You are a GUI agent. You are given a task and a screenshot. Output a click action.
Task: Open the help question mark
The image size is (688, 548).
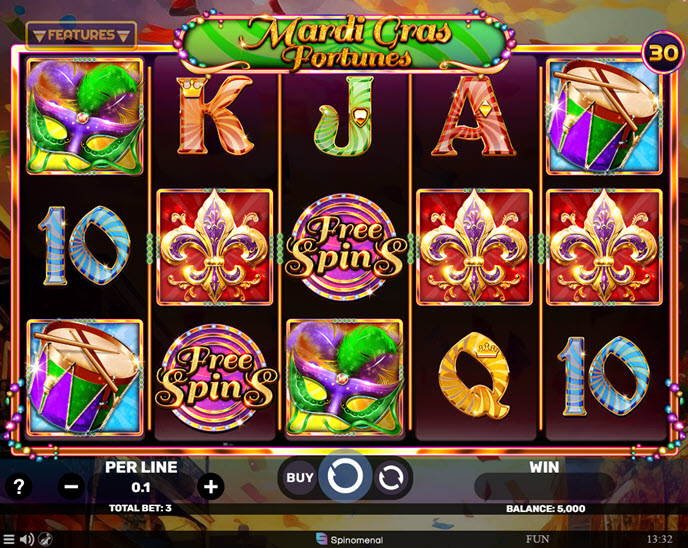[x=18, y=487]
